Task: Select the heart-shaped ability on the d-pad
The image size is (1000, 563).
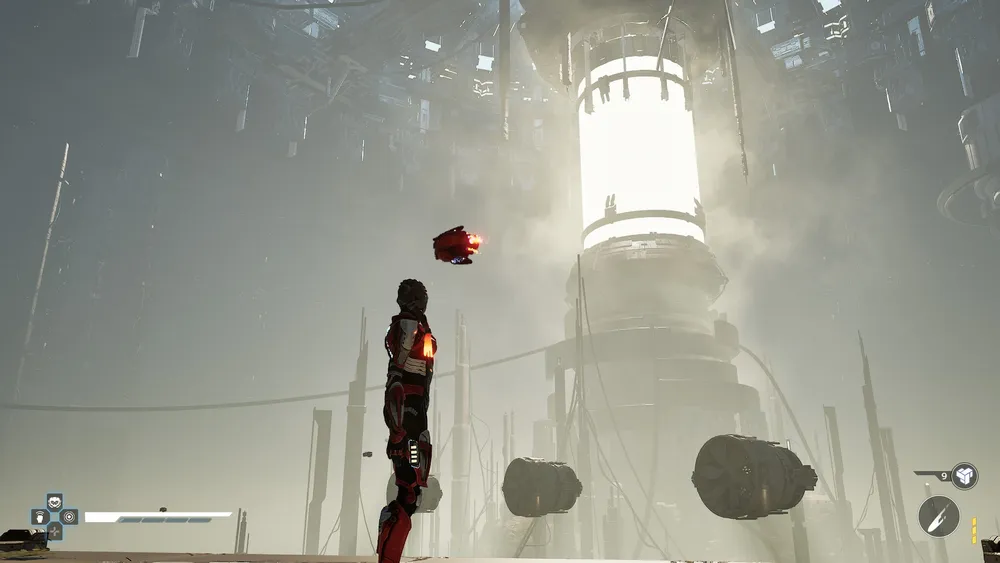Action: [x=54, y=501]
